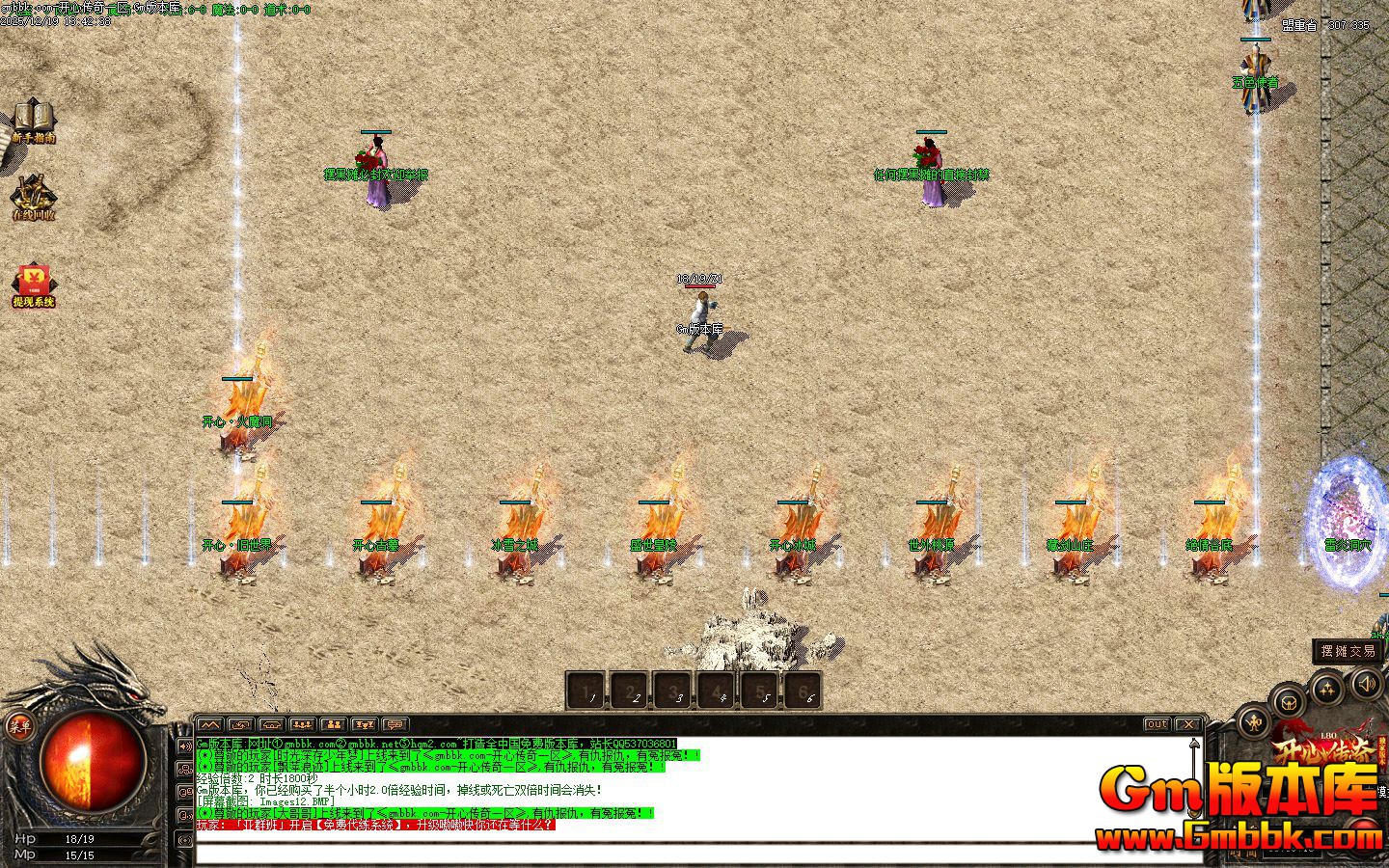Open the round four-diamond skills icon
1389x868 pixels.
(x=1328, y=689)
